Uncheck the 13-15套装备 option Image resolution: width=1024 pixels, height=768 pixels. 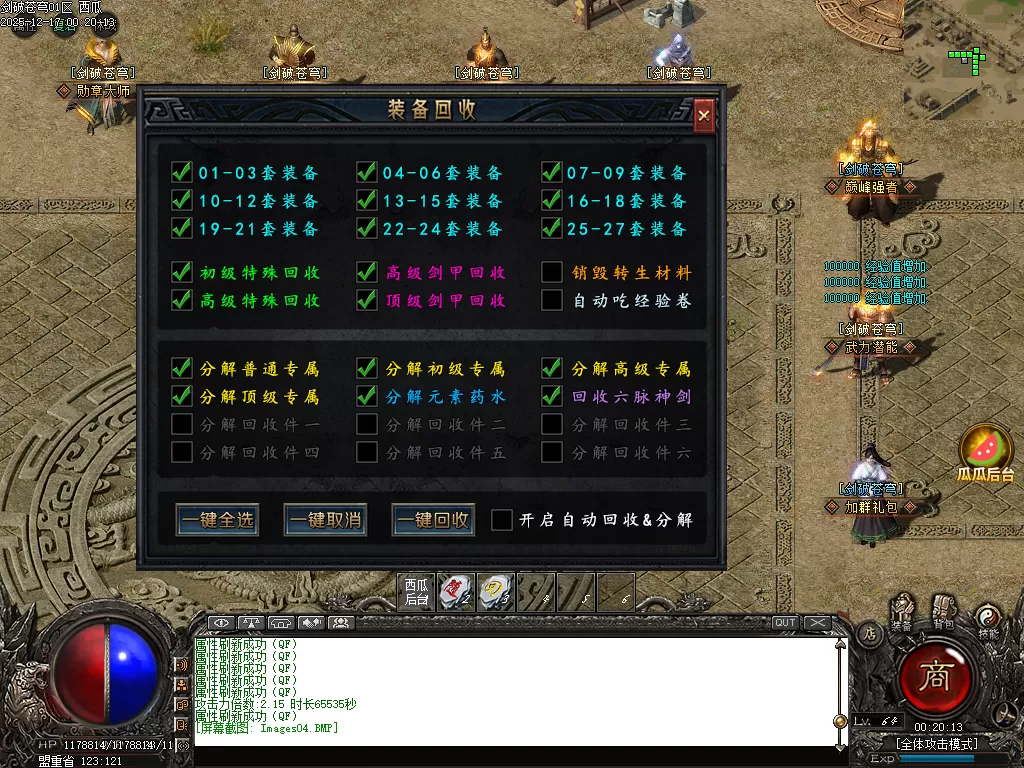[367, 201]
